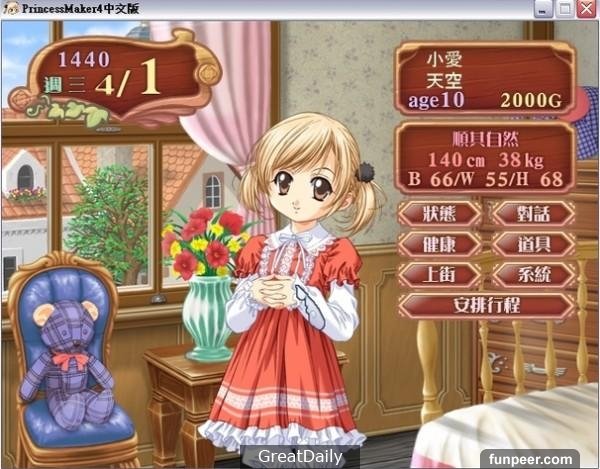
Task: Choose 上街 to go into town
Action: pos(439,274)
